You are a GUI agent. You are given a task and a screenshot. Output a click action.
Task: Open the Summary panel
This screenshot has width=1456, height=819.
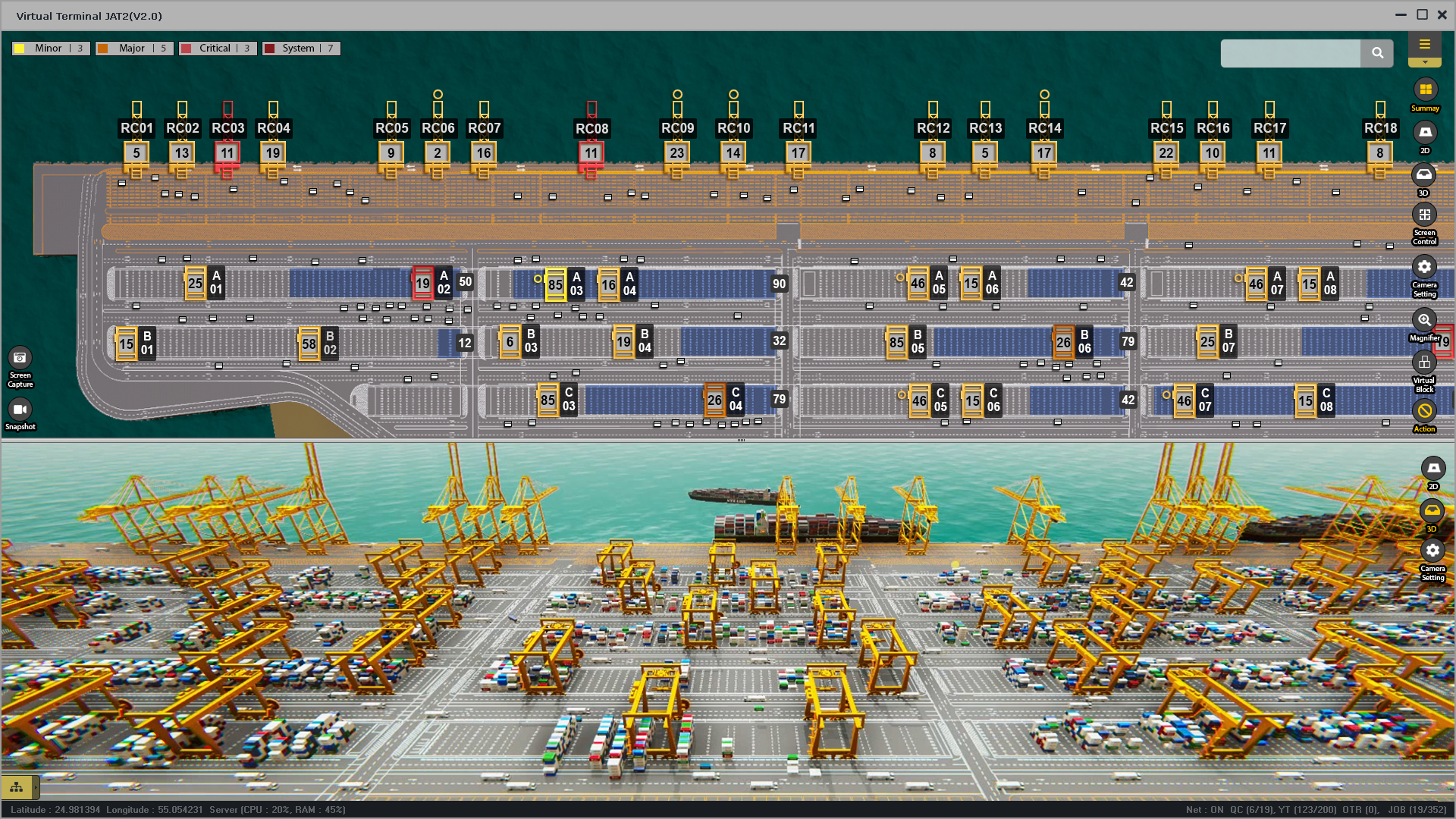pyautogui.click(x=1425, y=90)
